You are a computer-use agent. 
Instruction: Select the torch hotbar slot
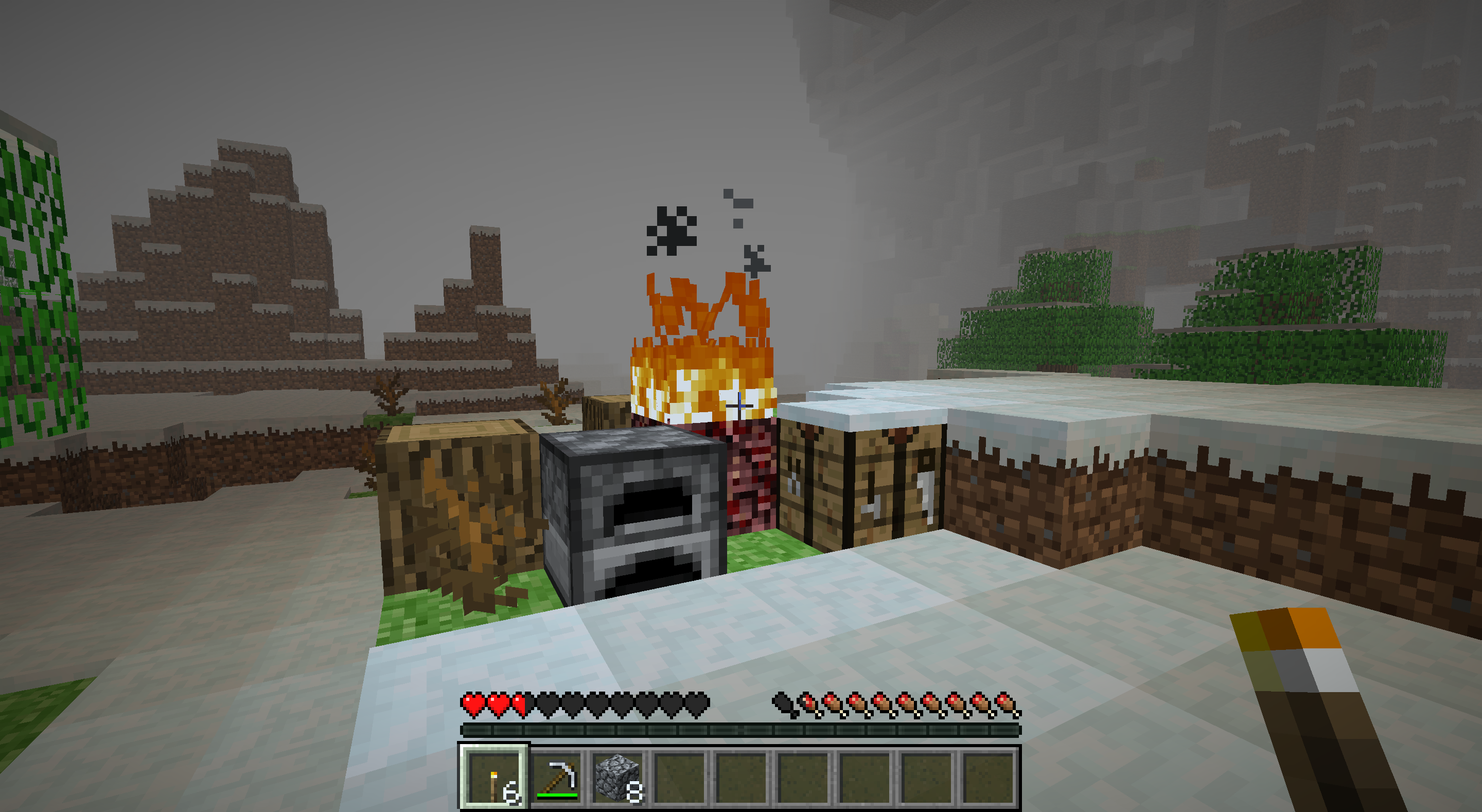(x=494, y=778)
